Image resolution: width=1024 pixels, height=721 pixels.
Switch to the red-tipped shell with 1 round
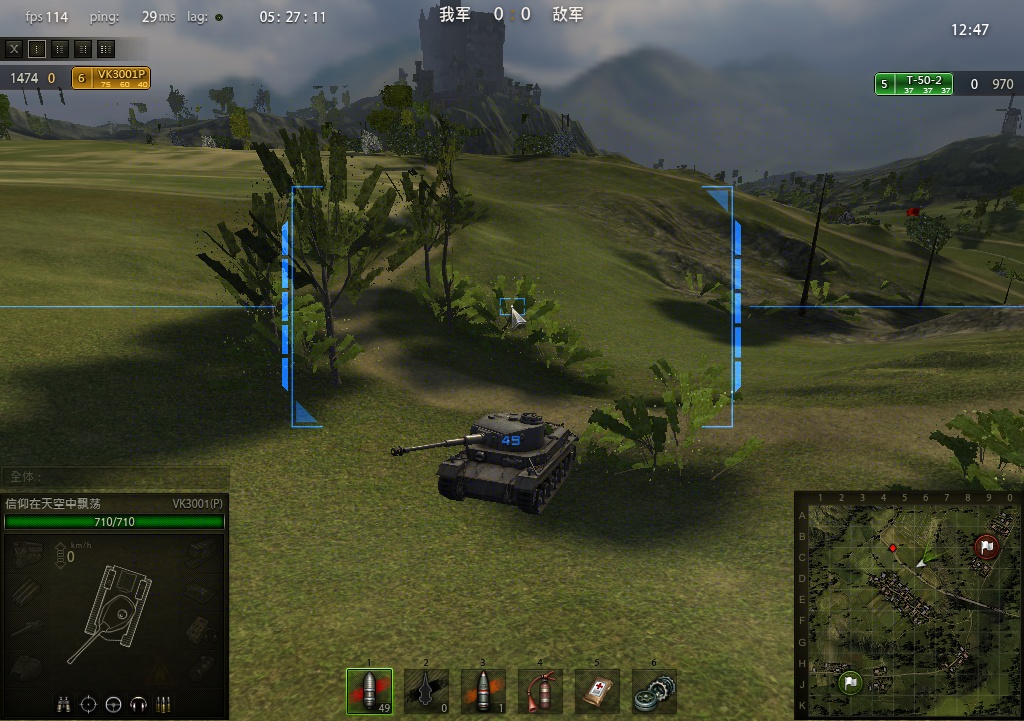point(483,692)
